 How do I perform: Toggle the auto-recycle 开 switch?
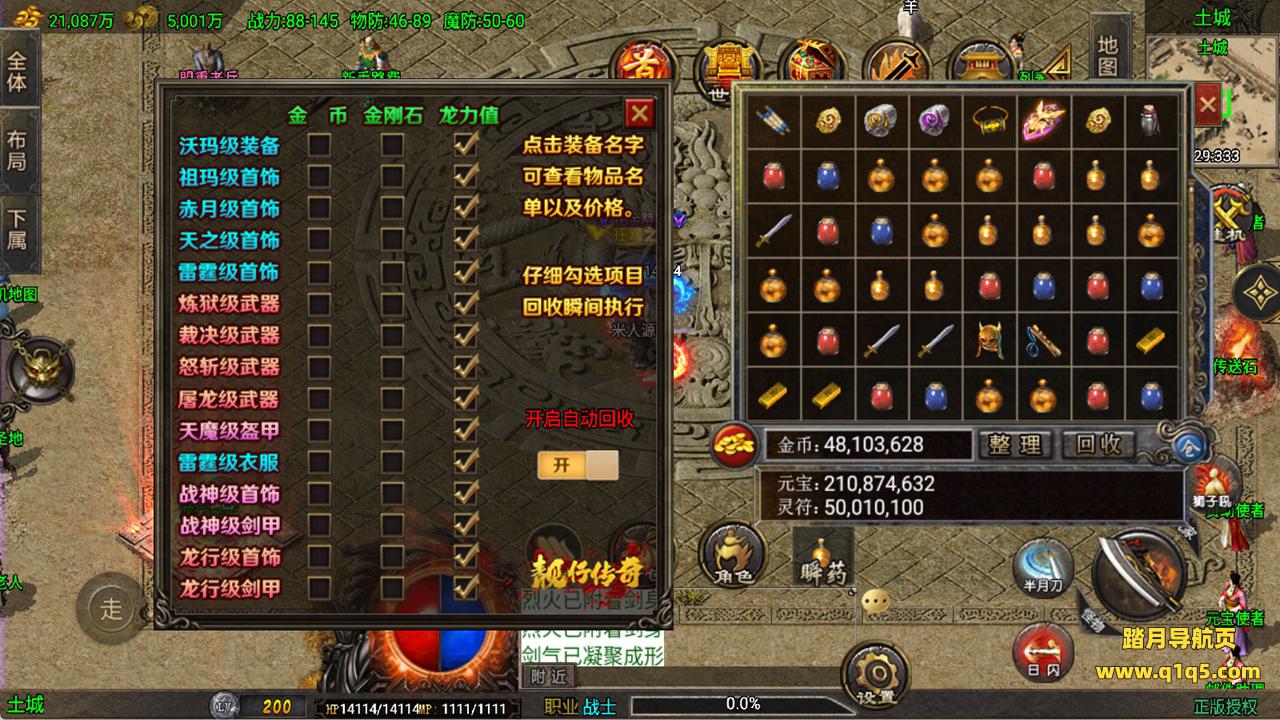tap(577, 465)
